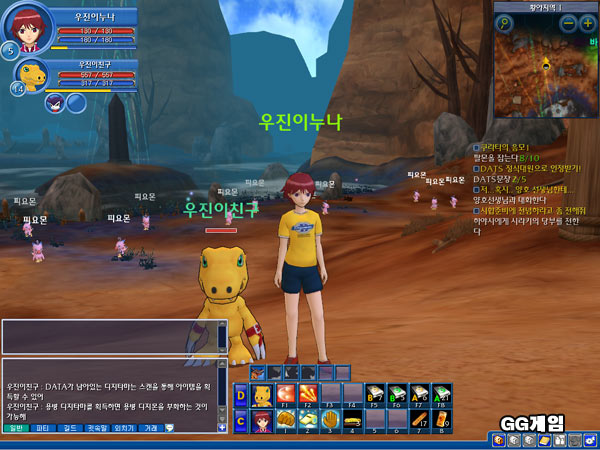Image resolution: width=600 pixels, height=450 pixels.
Task: Switch to the 외치기 shout tab
Action: [125, 427]
